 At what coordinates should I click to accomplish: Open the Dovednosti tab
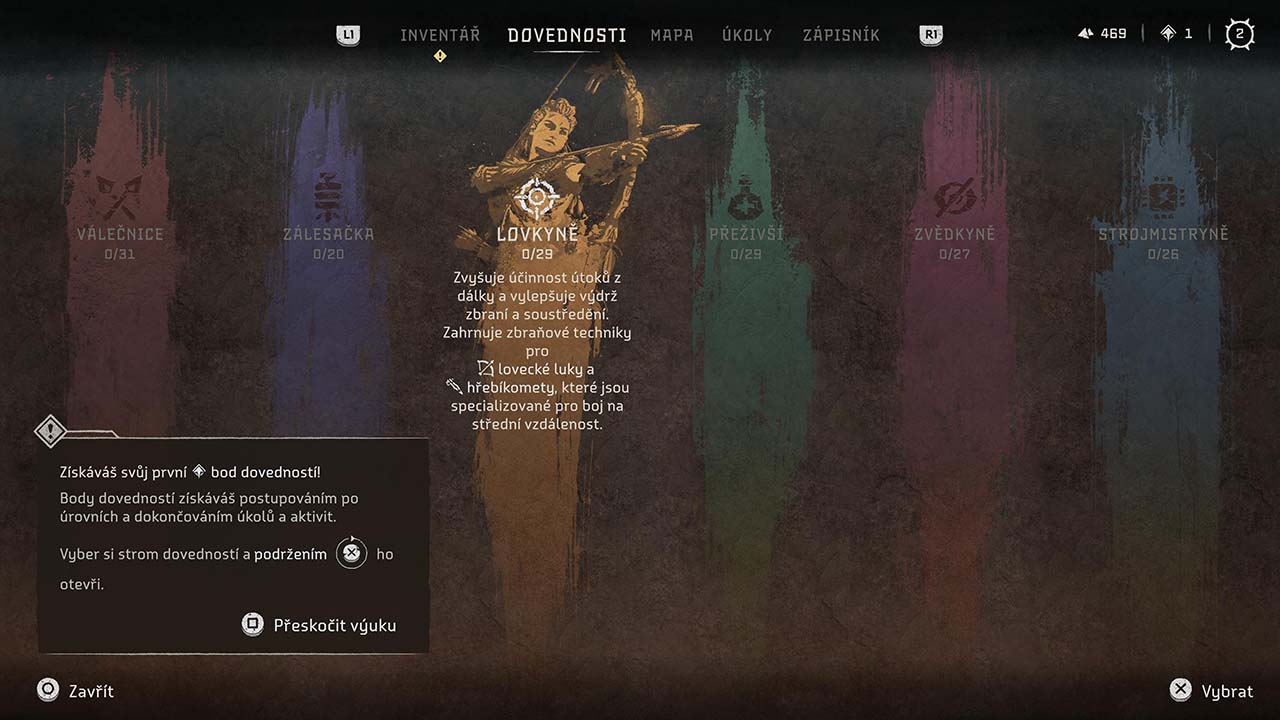567,35
